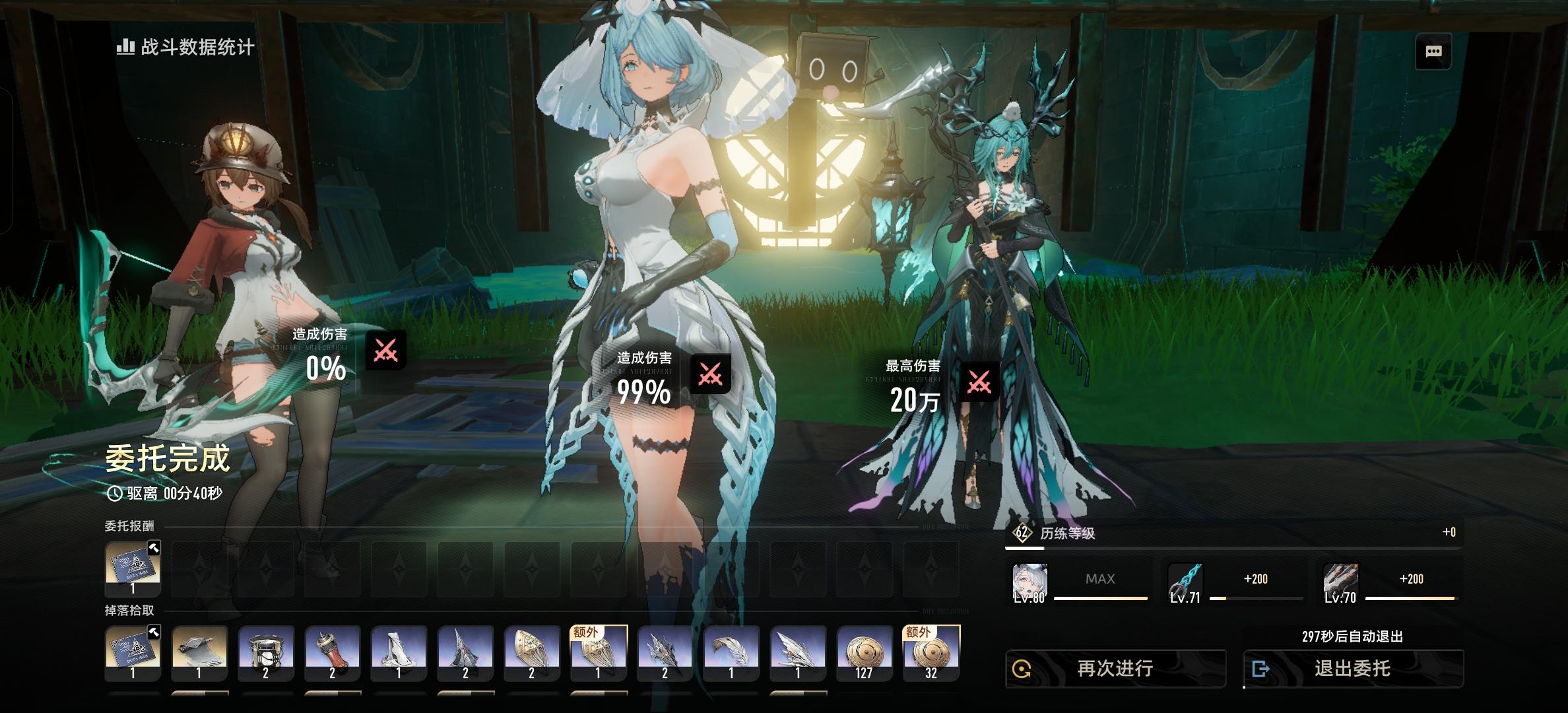Image resolution: width=1568 pixels, height=713 pixels.
Task: Select the feather drop item showing 1
Action: pyautogui.click(x=731, y=654)
